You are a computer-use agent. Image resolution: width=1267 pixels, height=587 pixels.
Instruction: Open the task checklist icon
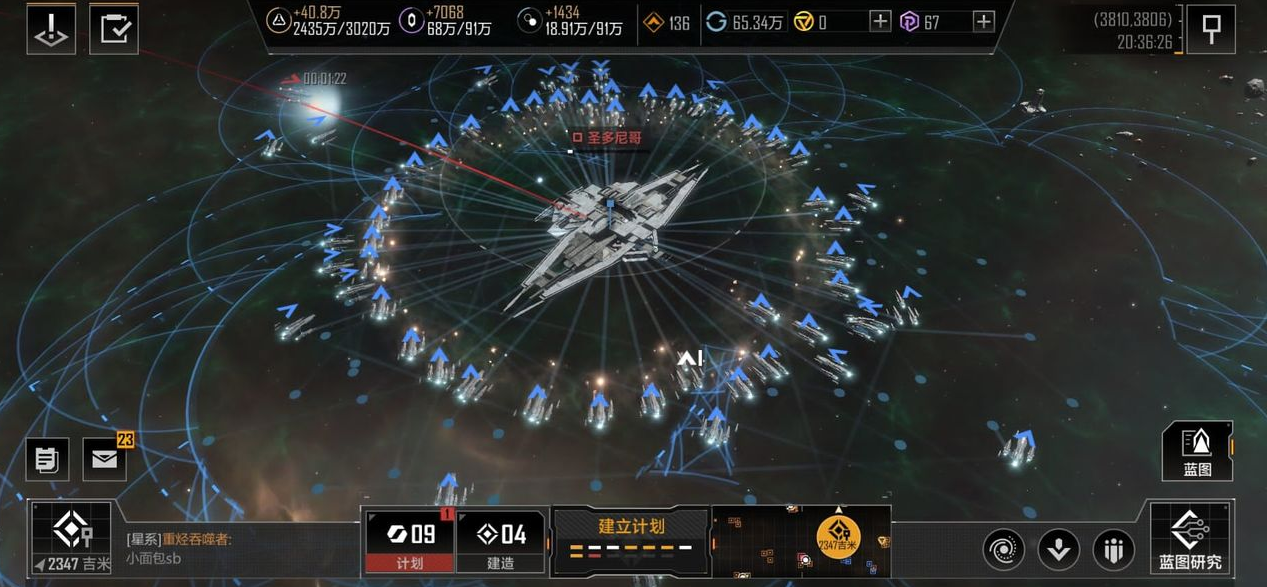(114, 29)
